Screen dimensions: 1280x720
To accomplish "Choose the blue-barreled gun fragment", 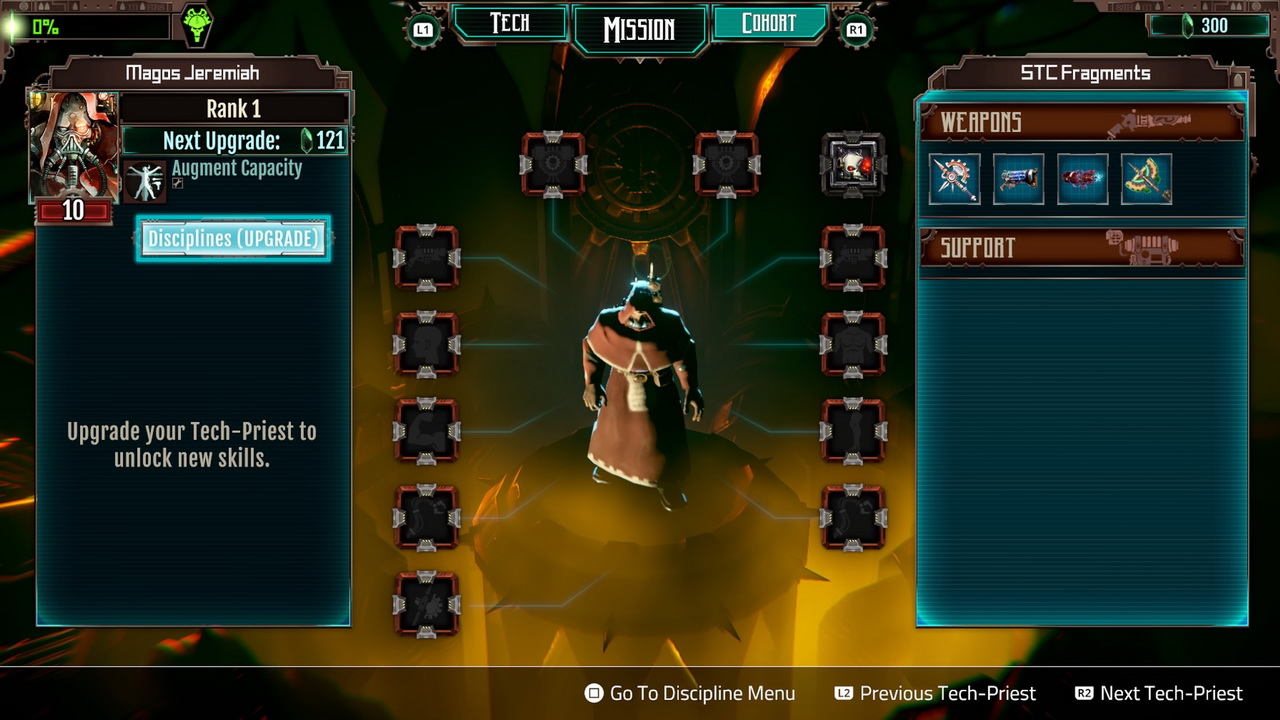I will (1018, 179).
